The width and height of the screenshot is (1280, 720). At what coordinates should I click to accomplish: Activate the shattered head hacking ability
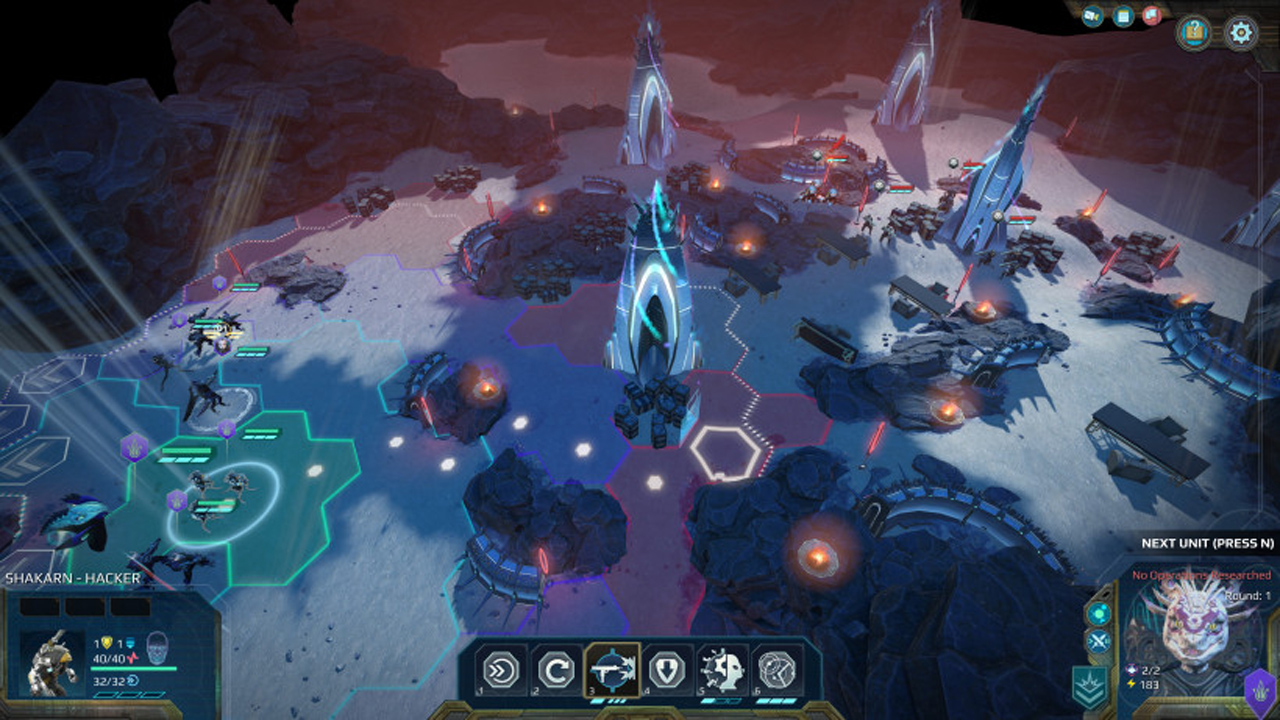[x=721, y=669]
